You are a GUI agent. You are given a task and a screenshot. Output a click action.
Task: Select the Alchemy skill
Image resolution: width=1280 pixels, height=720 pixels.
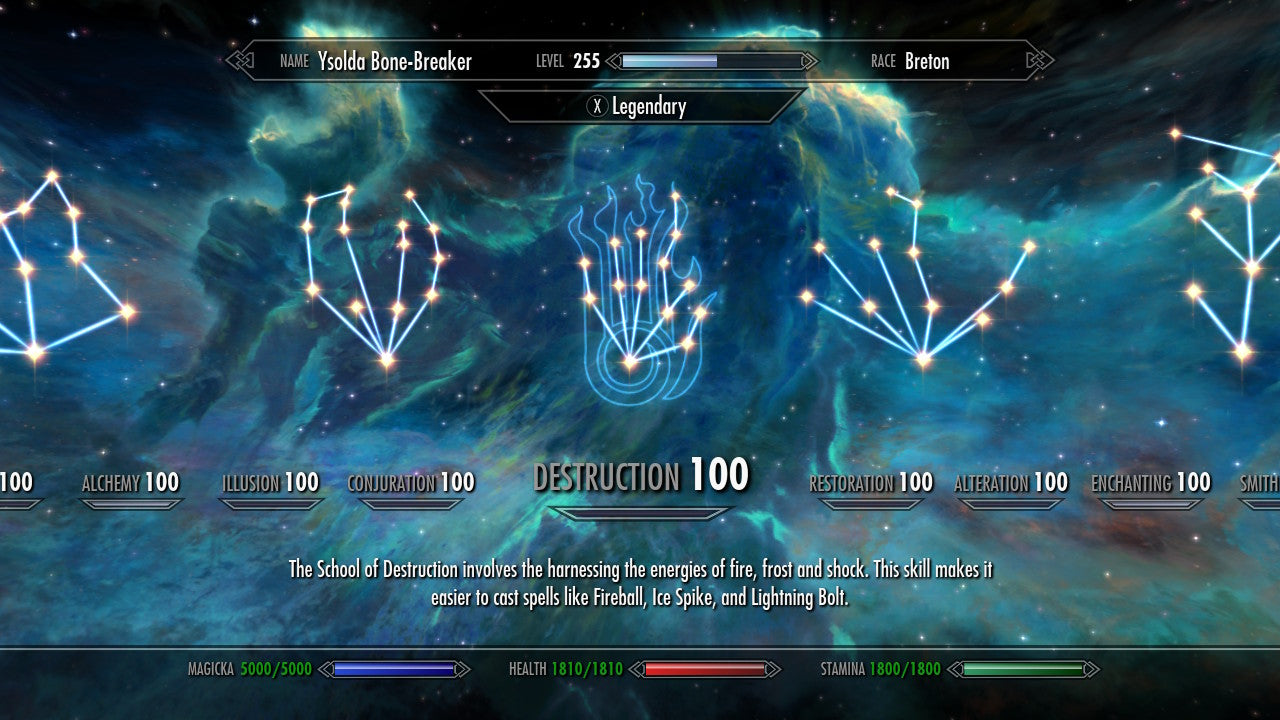[x=130, y=483]
